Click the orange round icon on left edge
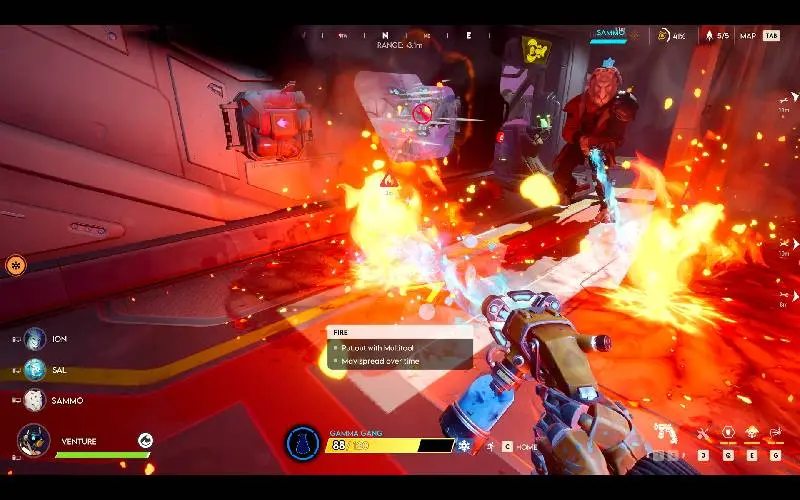Image resolution: width=800 pixels, height=500 pixels. [15, 265]
